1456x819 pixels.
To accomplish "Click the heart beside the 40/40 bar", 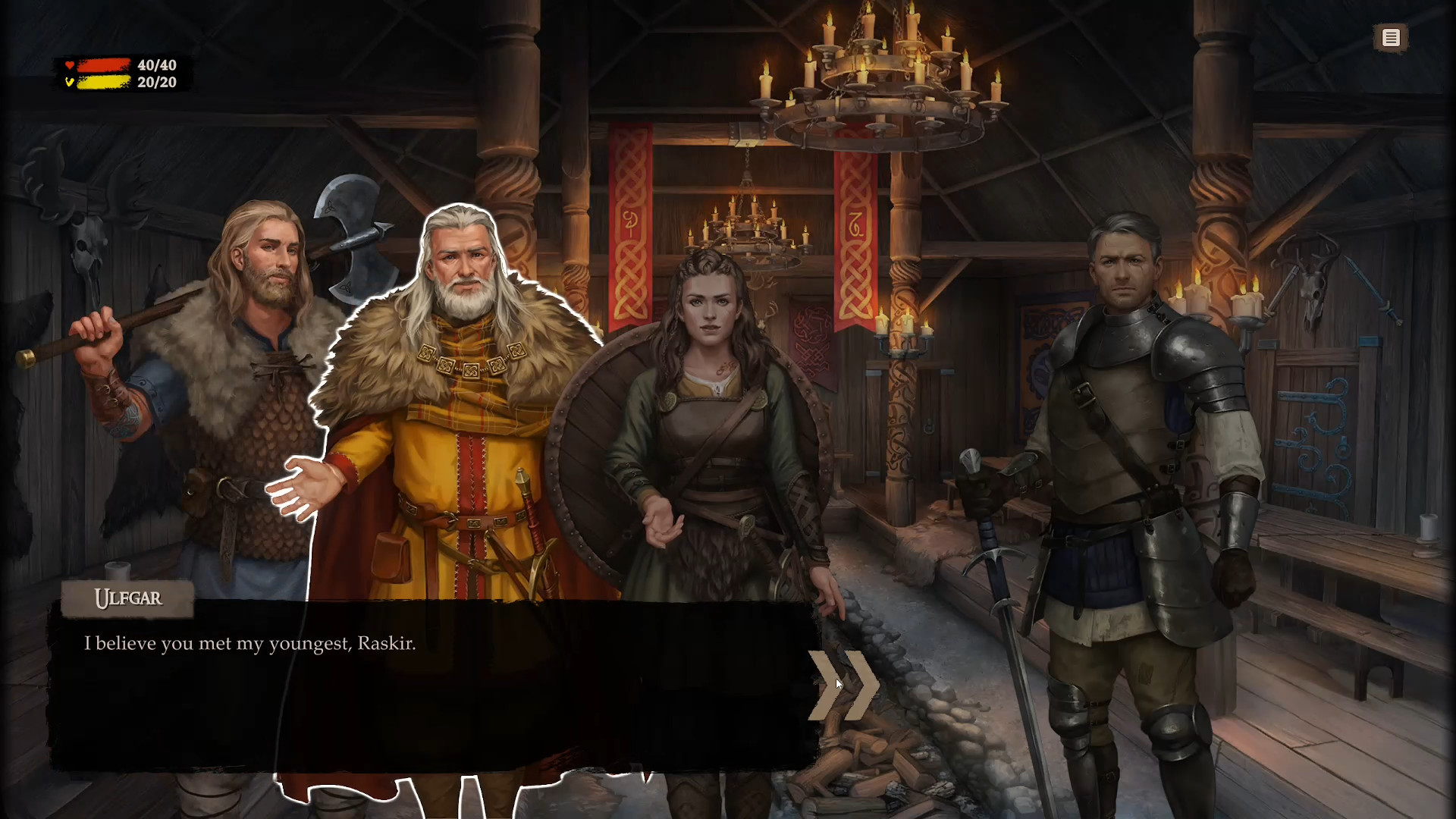I will click(70, 65).
